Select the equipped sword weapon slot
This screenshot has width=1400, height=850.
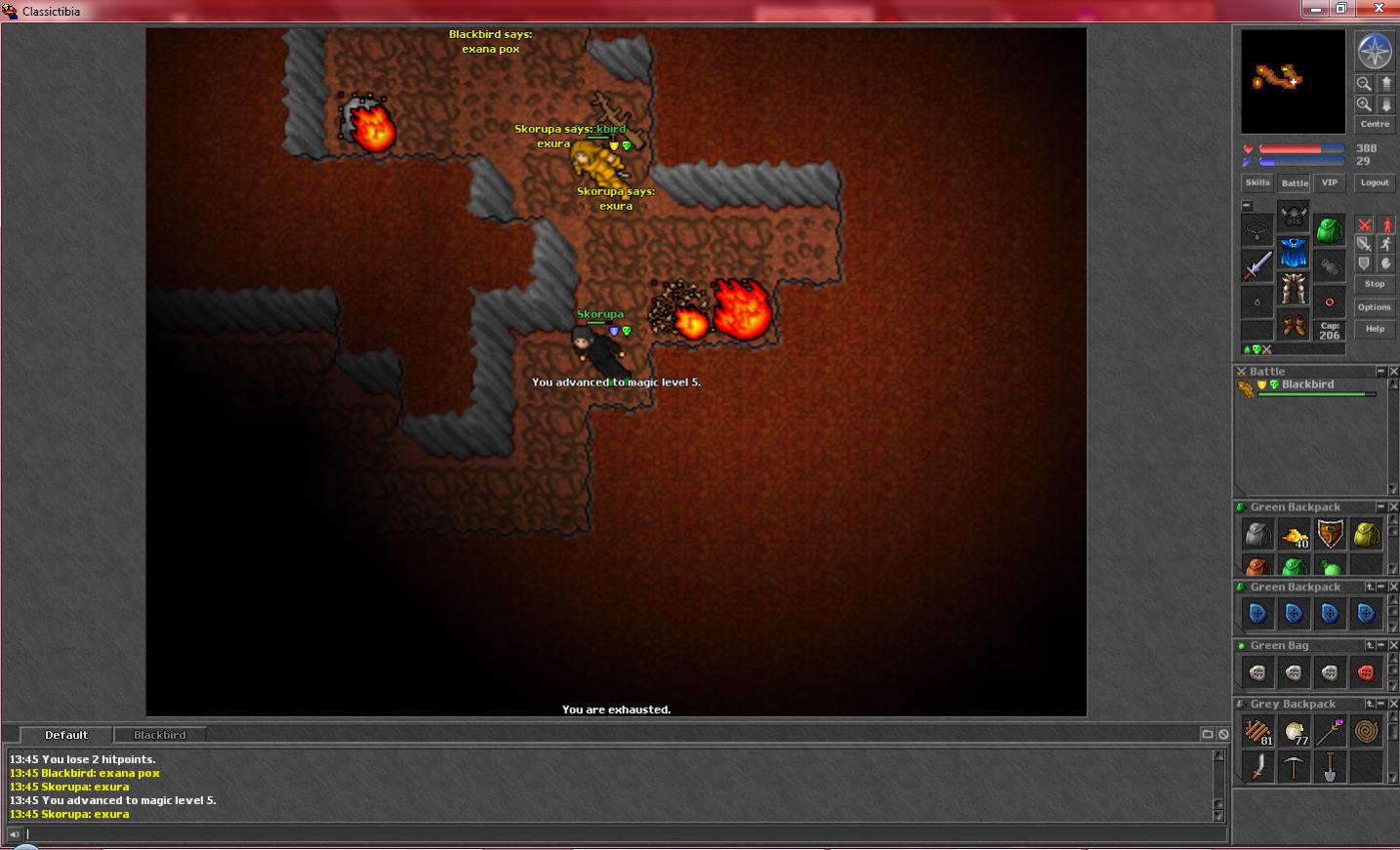(1257, 265)
